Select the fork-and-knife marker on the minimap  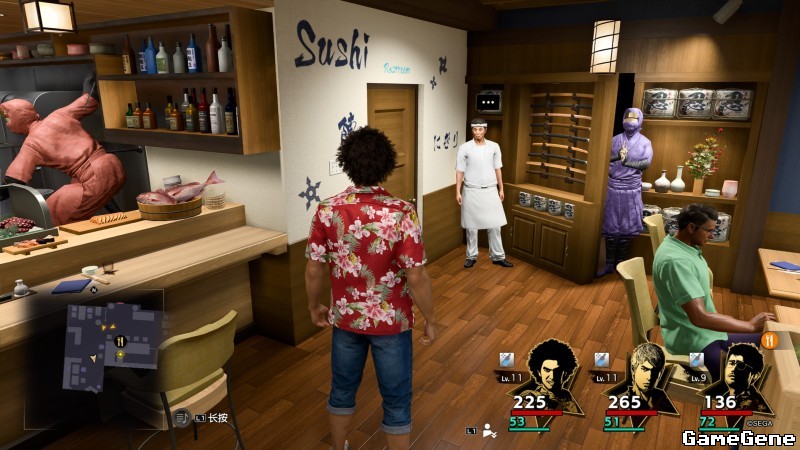(120, 341)
